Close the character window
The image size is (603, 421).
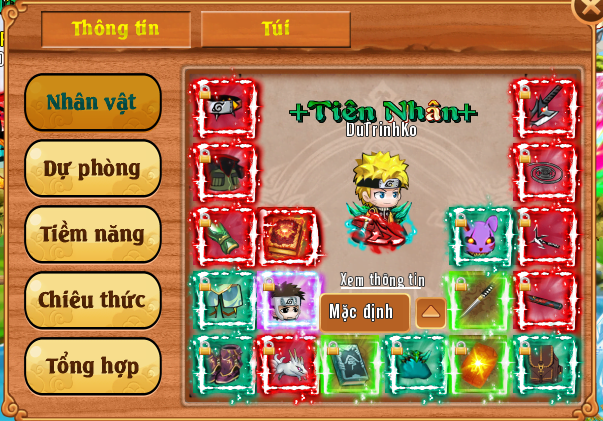click(590, 8)
